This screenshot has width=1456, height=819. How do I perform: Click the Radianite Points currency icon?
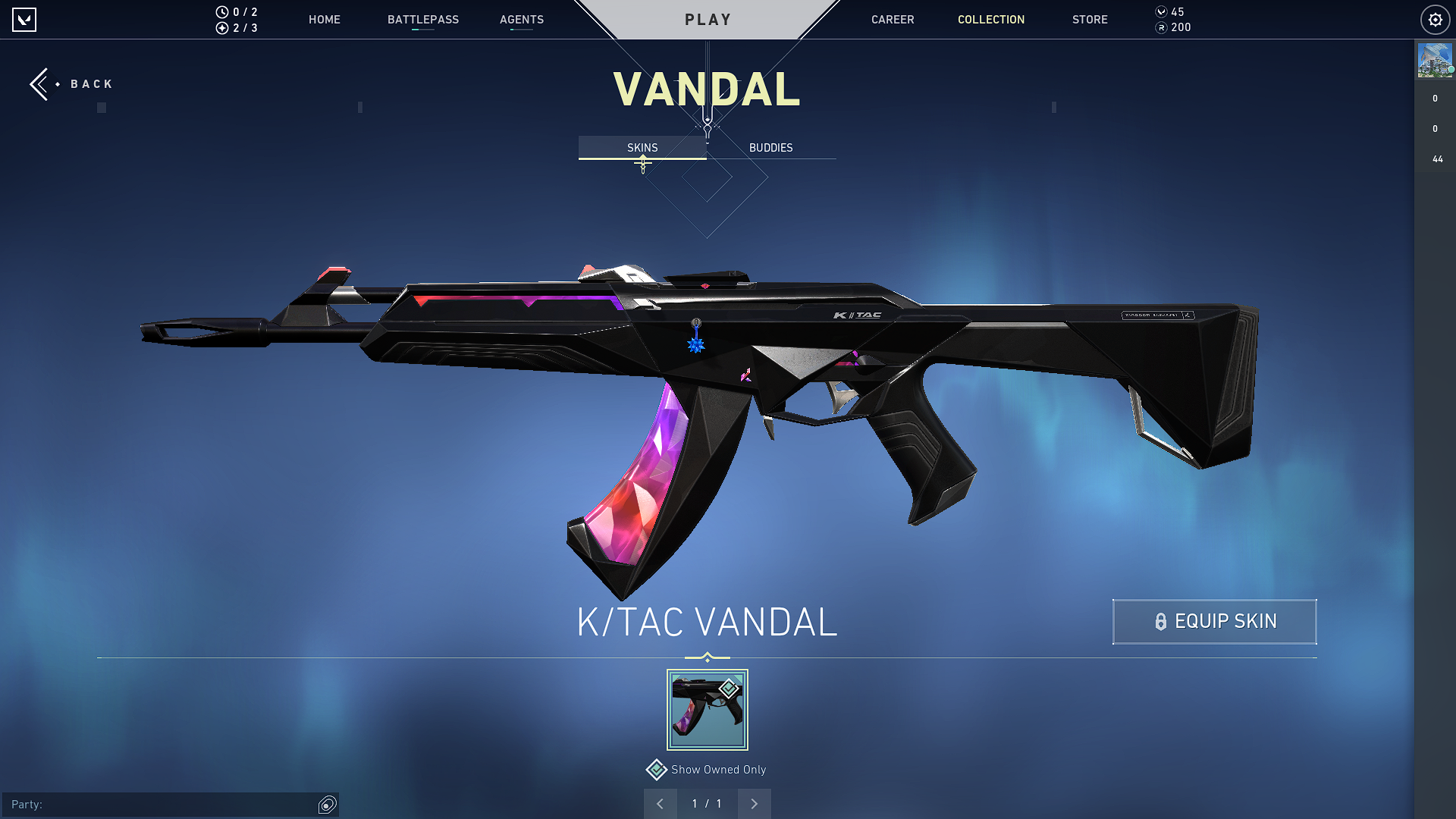point(1161,28)
